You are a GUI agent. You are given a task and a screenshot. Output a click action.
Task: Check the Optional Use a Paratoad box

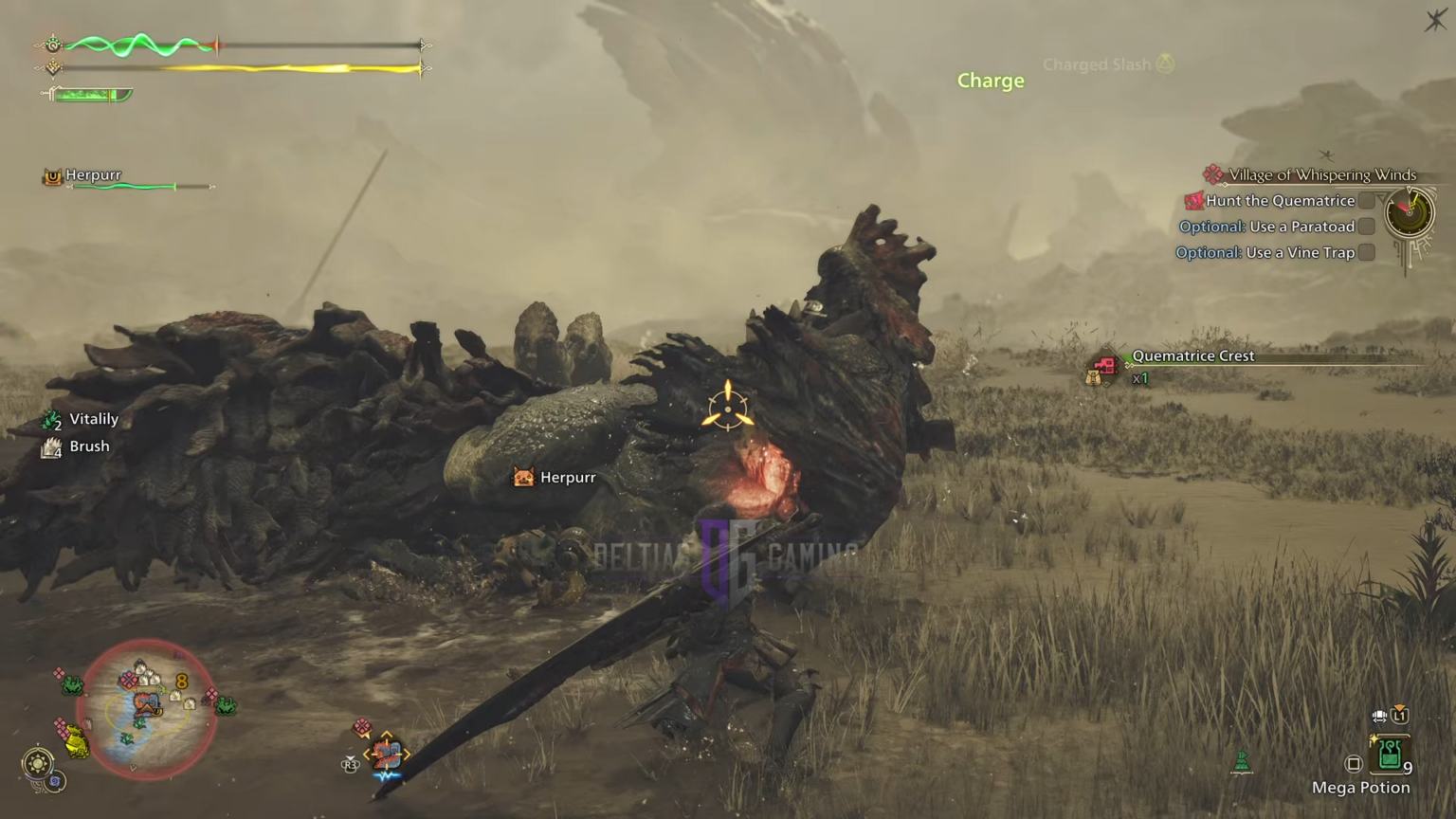(x=1366, y=227)
